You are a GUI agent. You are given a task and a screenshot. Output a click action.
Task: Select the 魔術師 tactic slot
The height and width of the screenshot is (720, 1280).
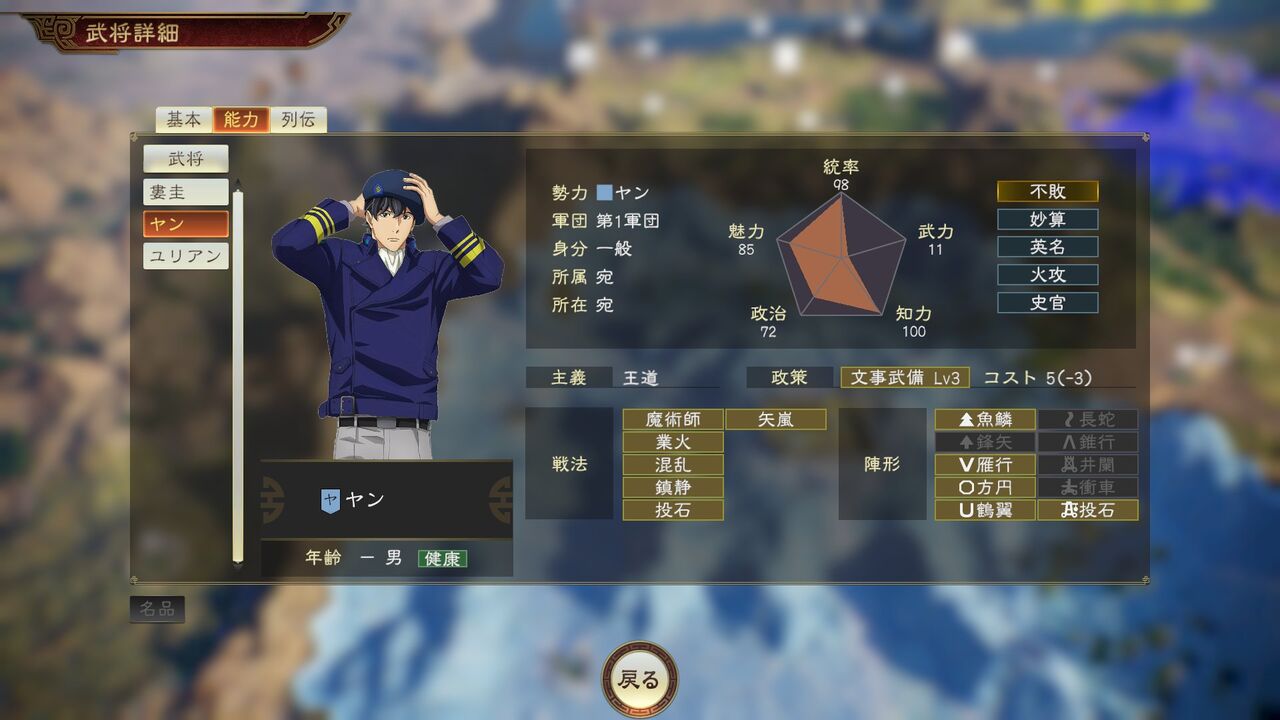coord(673,419)
